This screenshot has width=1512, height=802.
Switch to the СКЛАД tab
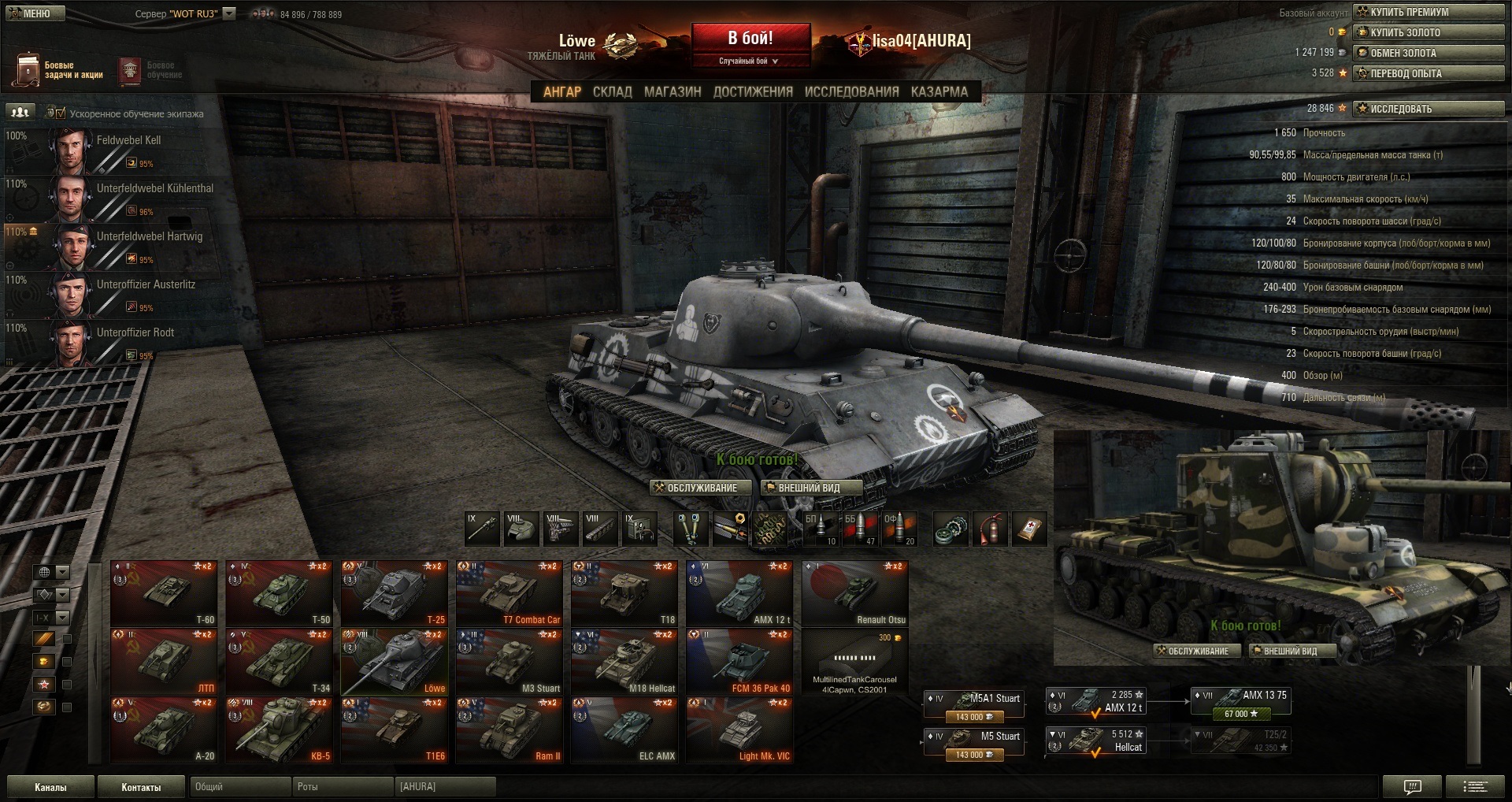point(612,91)
